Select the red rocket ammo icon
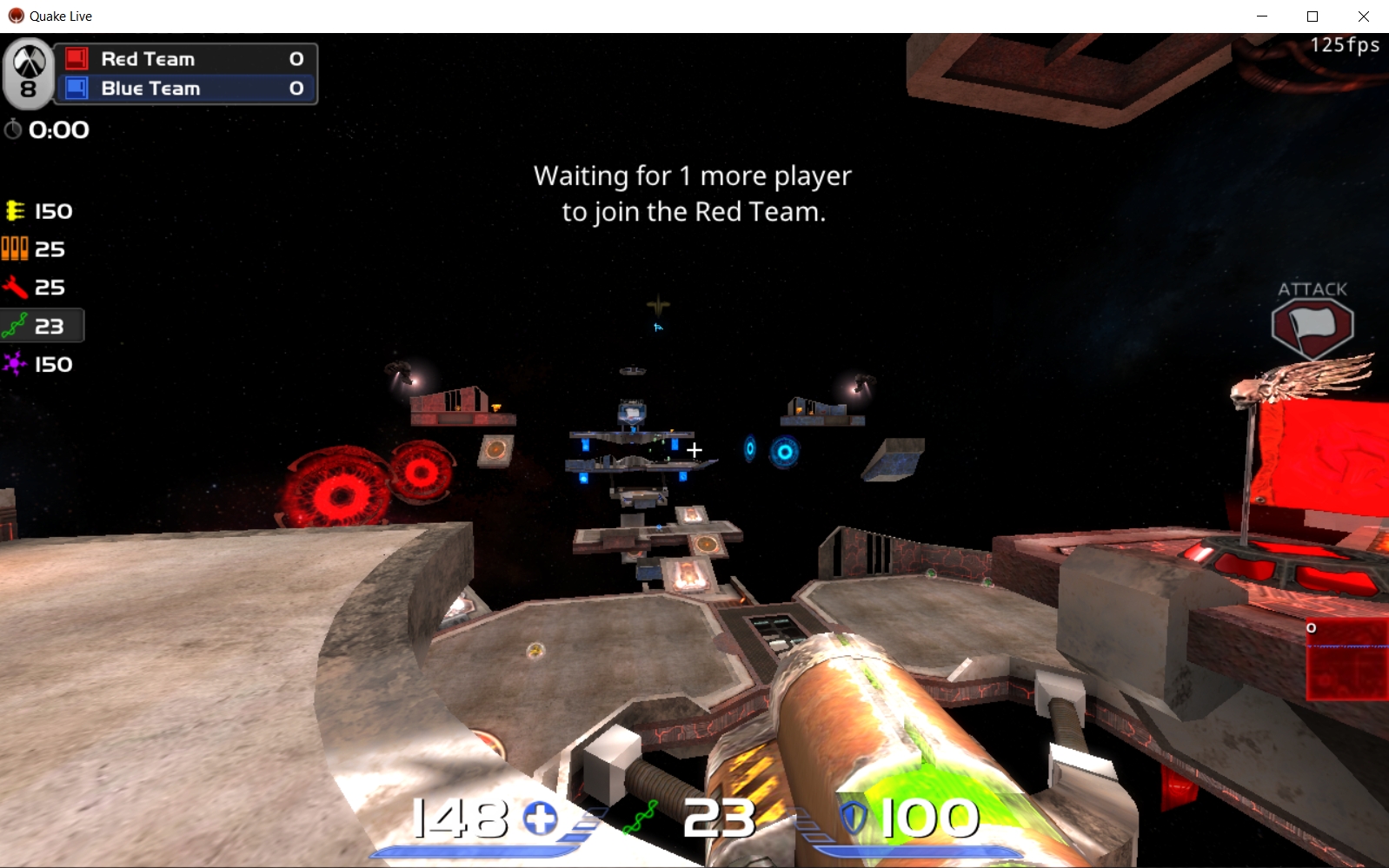Screen dimensions: 1389x868 15,287
